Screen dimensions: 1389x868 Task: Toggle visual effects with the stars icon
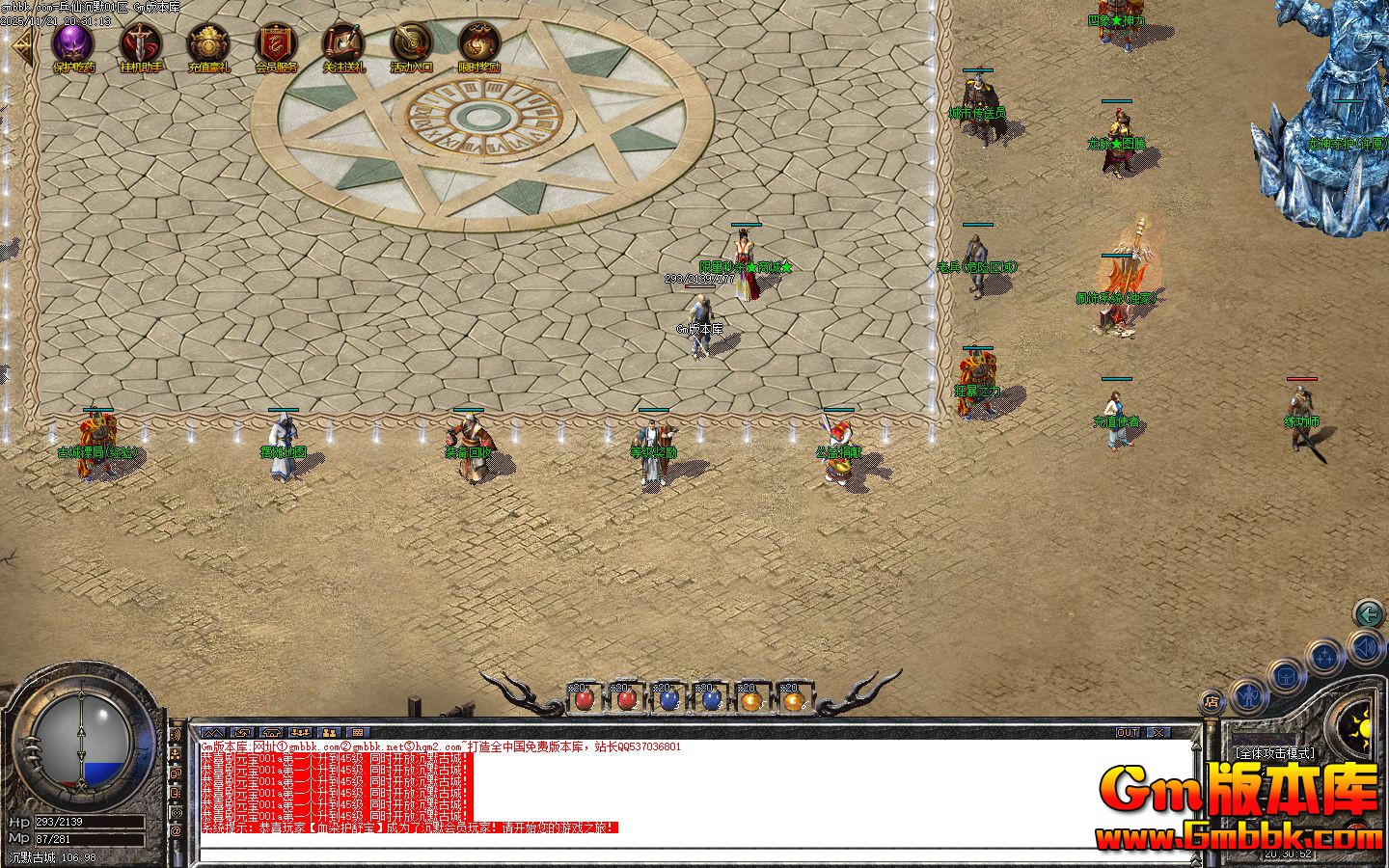[x=1325, y=655]
